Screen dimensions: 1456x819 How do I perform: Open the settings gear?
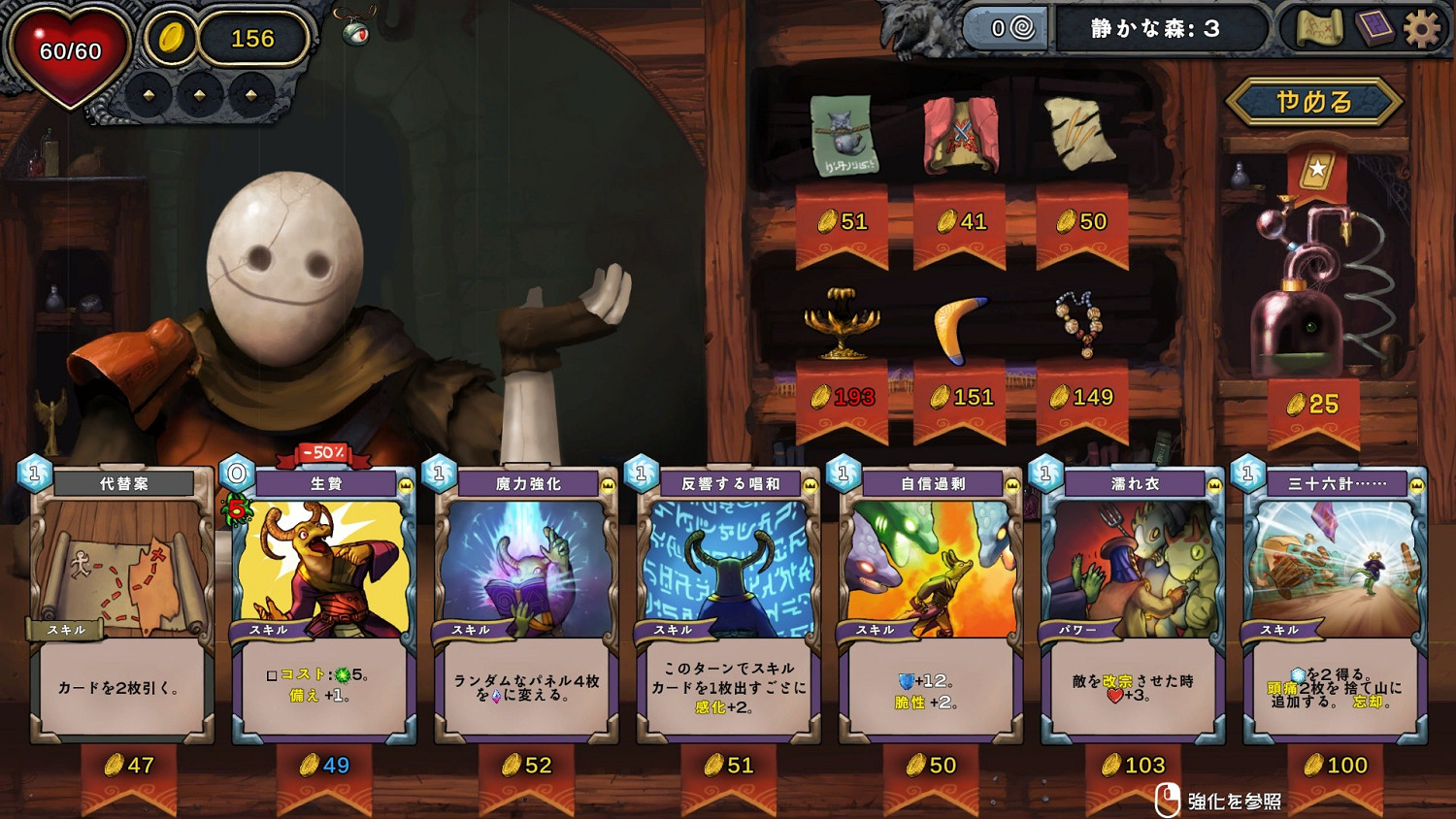point(1420,30)
